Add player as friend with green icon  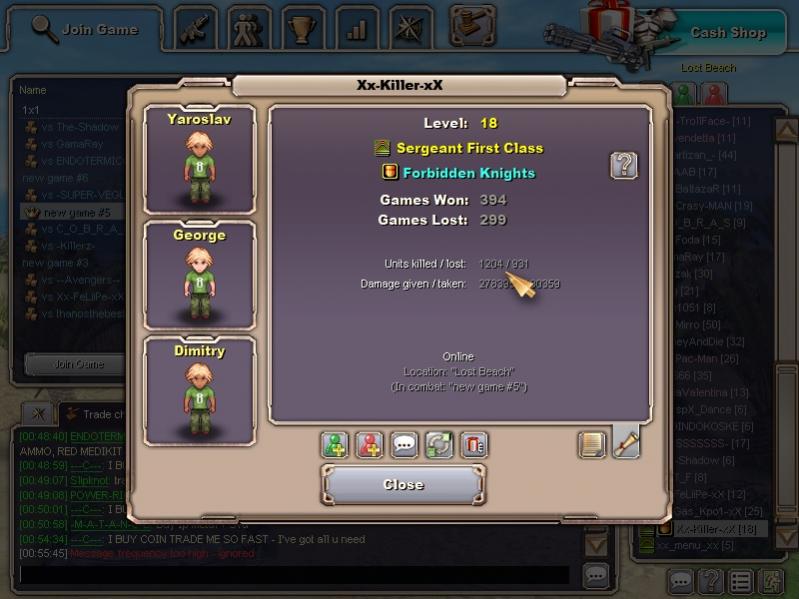(334, 444)
